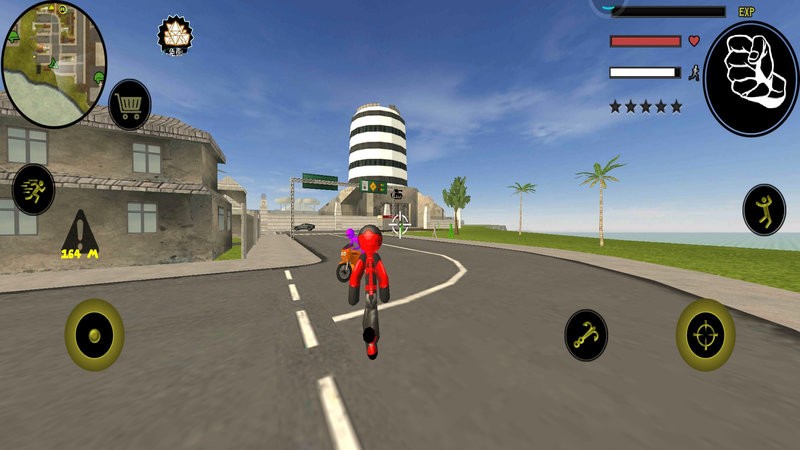
Task: Trigger the yellow stickman jump button
Action: coord(764,209)
